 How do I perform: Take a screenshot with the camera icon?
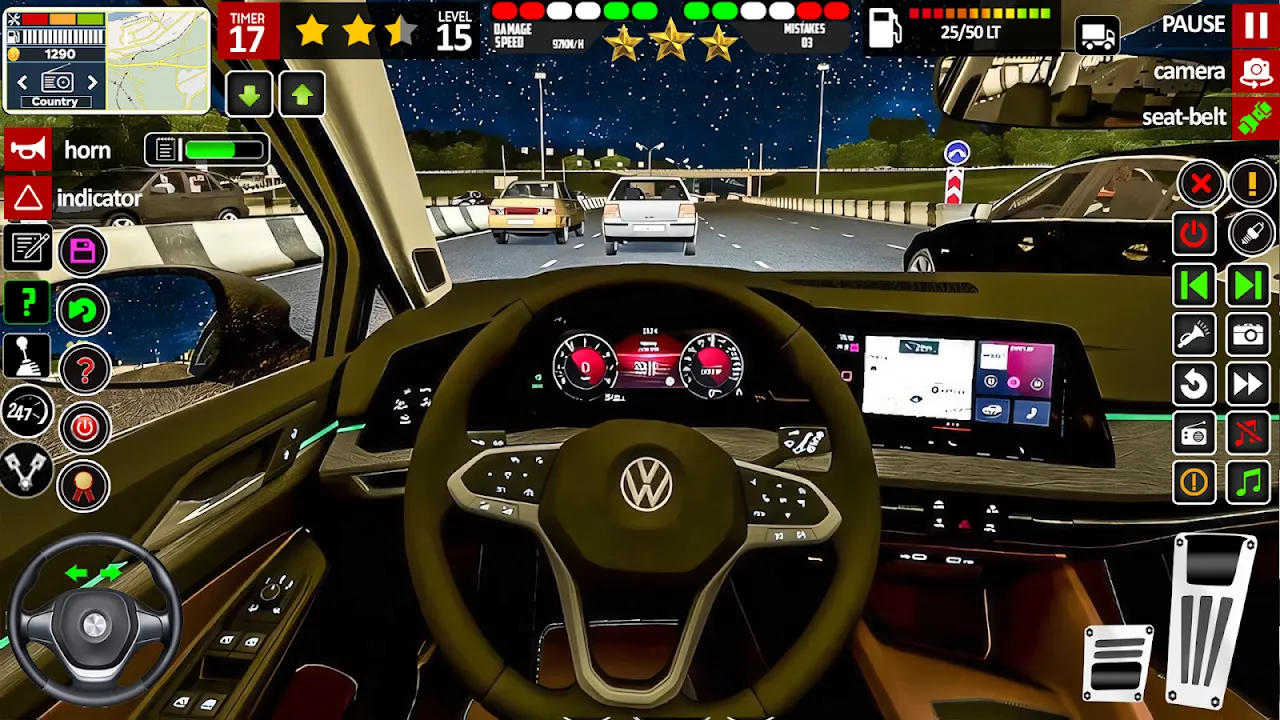[x=1248, y=334]
